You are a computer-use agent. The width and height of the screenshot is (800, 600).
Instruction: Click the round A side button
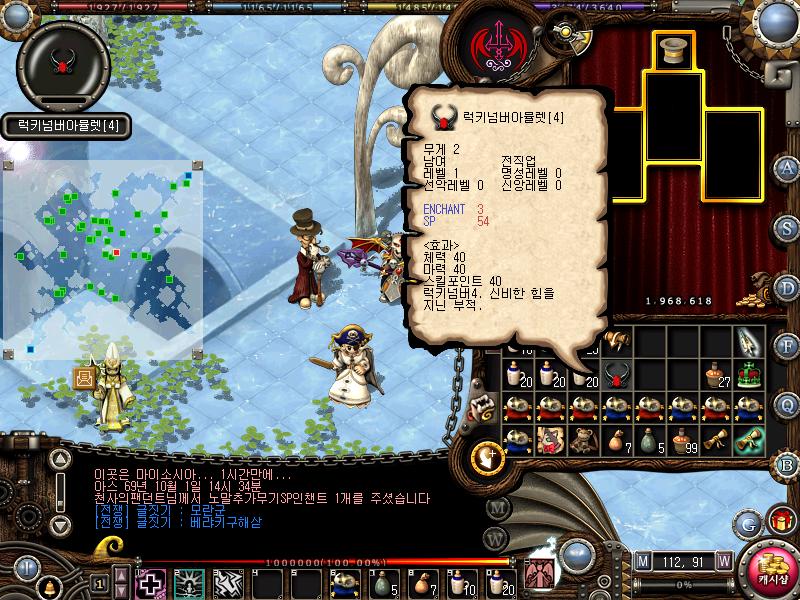(788, 168)
